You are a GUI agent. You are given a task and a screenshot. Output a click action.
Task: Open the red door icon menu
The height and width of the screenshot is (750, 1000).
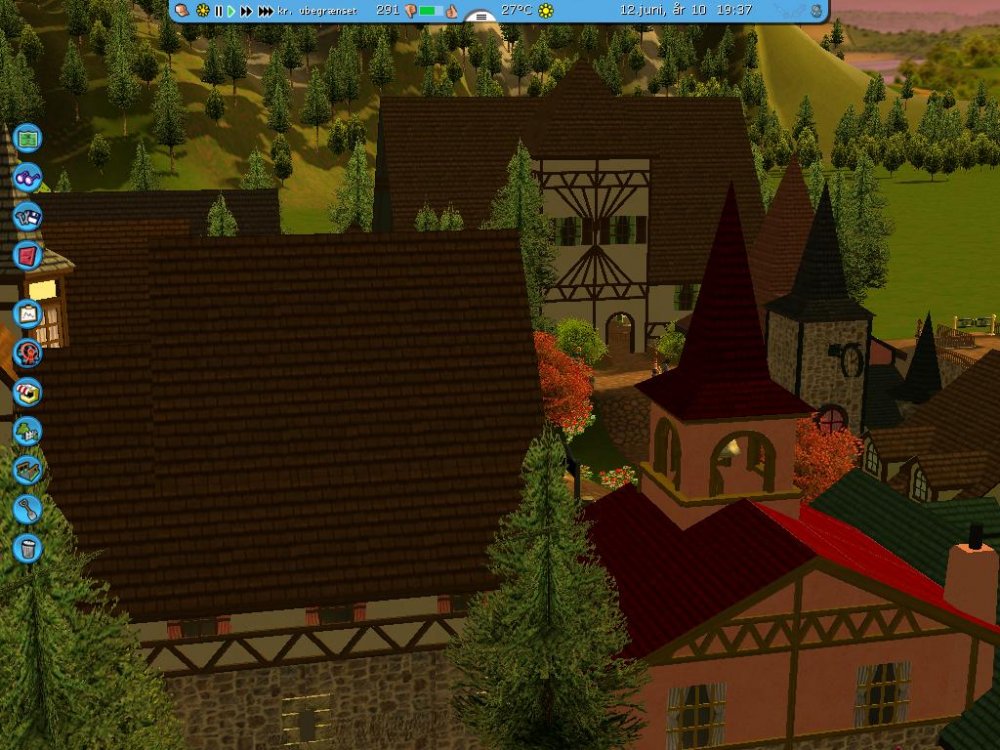[x=27, y=255]
